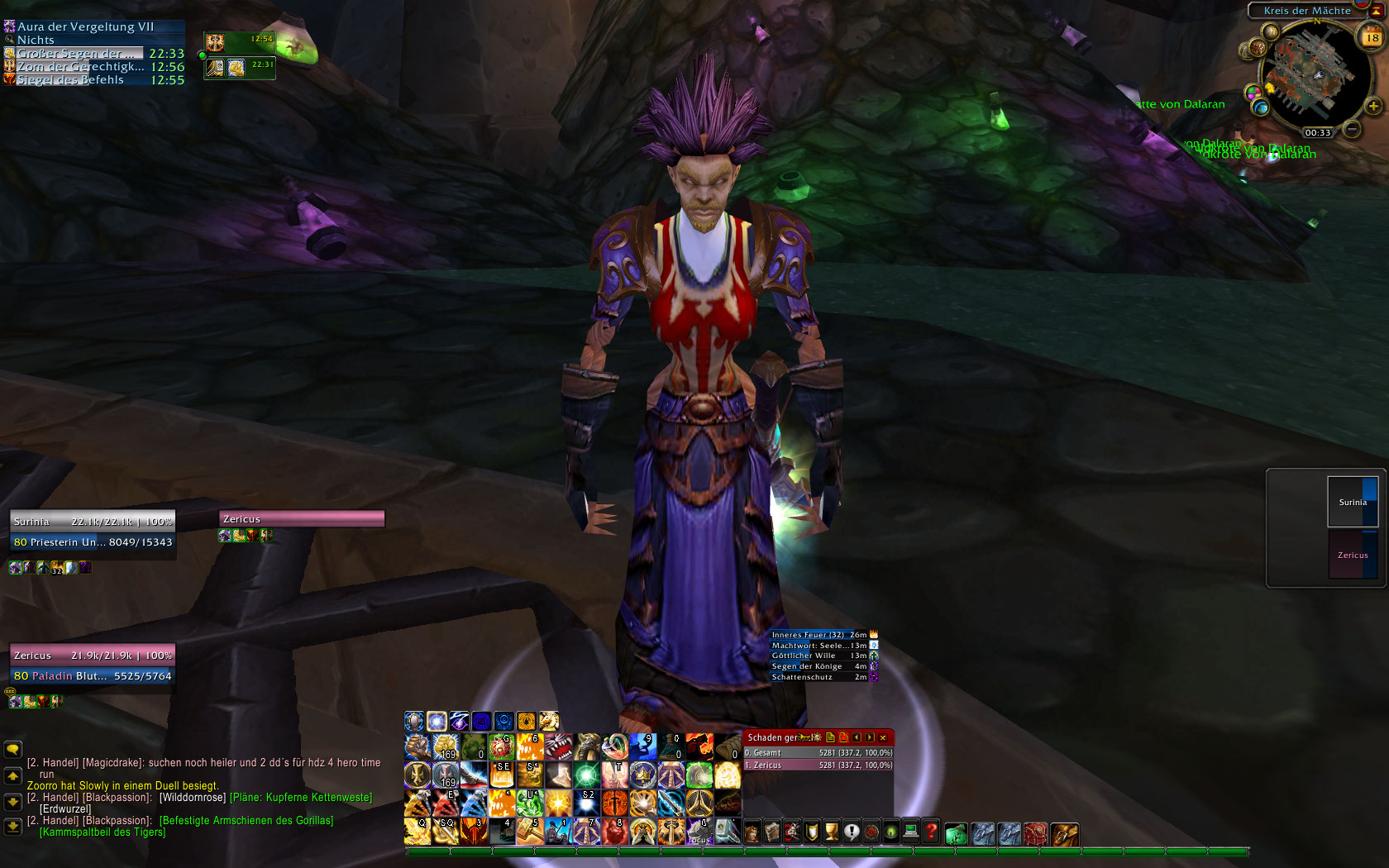1389x868 pixels.
Task: Open the chat menu speech bubble button
Action: [12, 749]
